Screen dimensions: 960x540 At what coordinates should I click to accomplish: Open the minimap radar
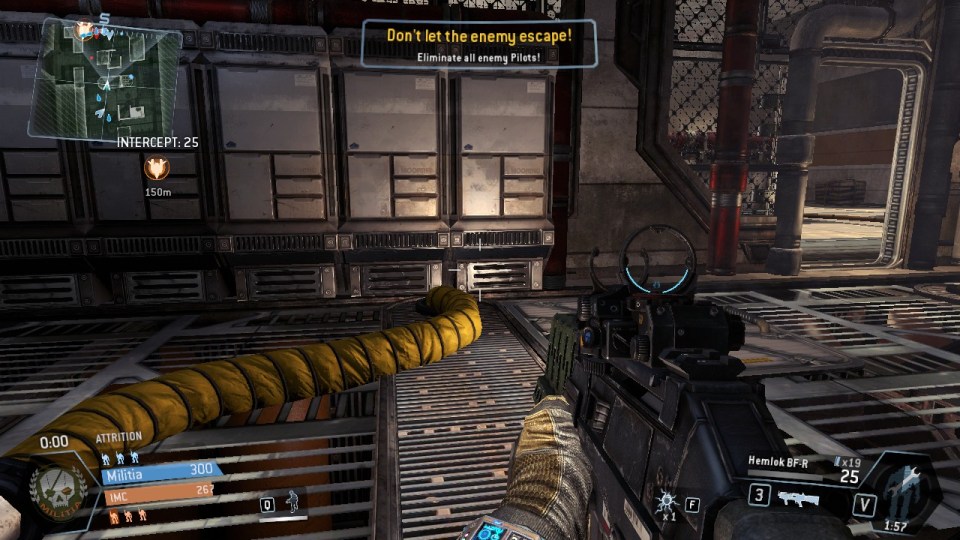tap(105, 78)
